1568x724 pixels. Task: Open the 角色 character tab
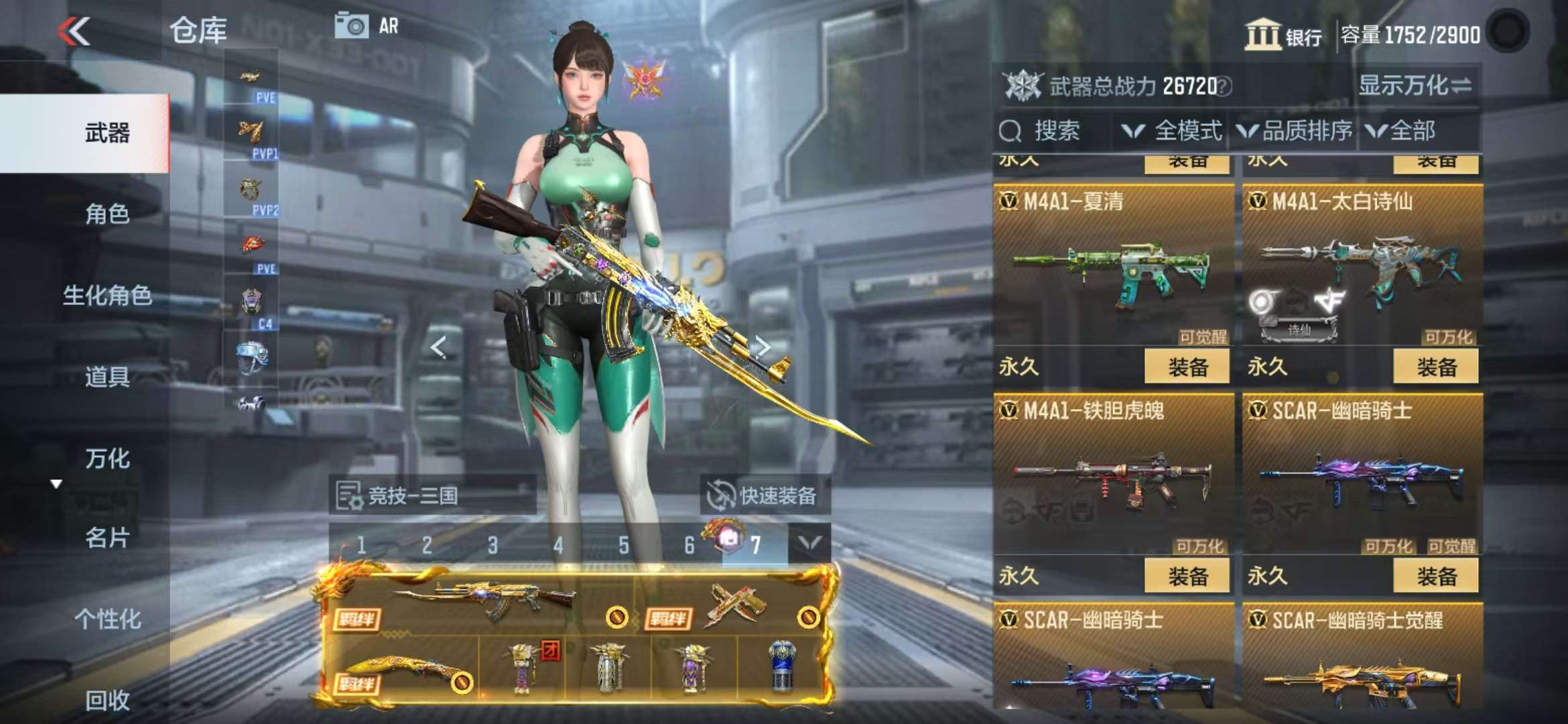tap(107, 214)
